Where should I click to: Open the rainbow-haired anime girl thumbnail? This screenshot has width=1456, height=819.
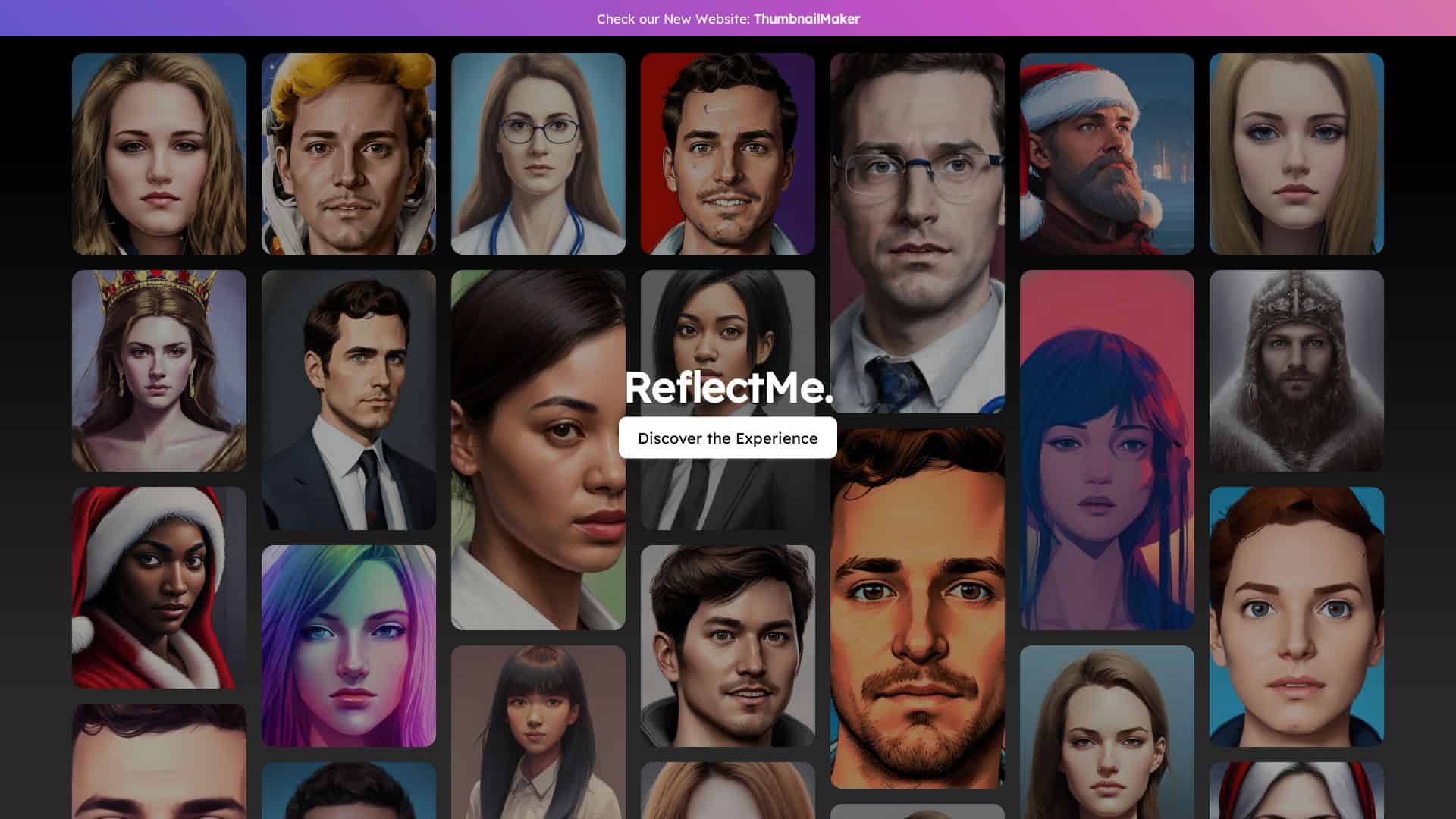click(349, 645)
